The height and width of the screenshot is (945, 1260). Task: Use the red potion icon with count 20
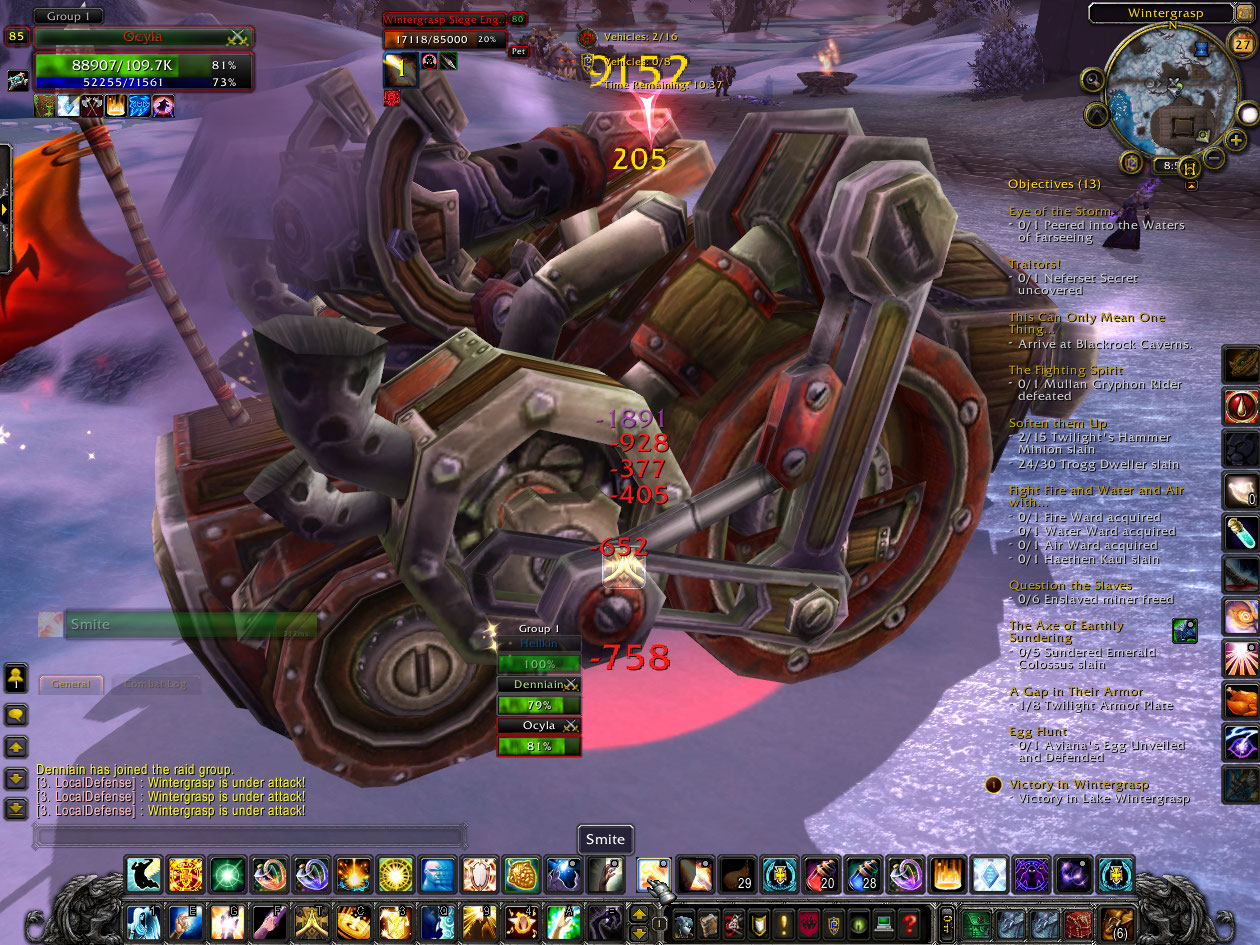pyautogui.click(x=822, y=875)
